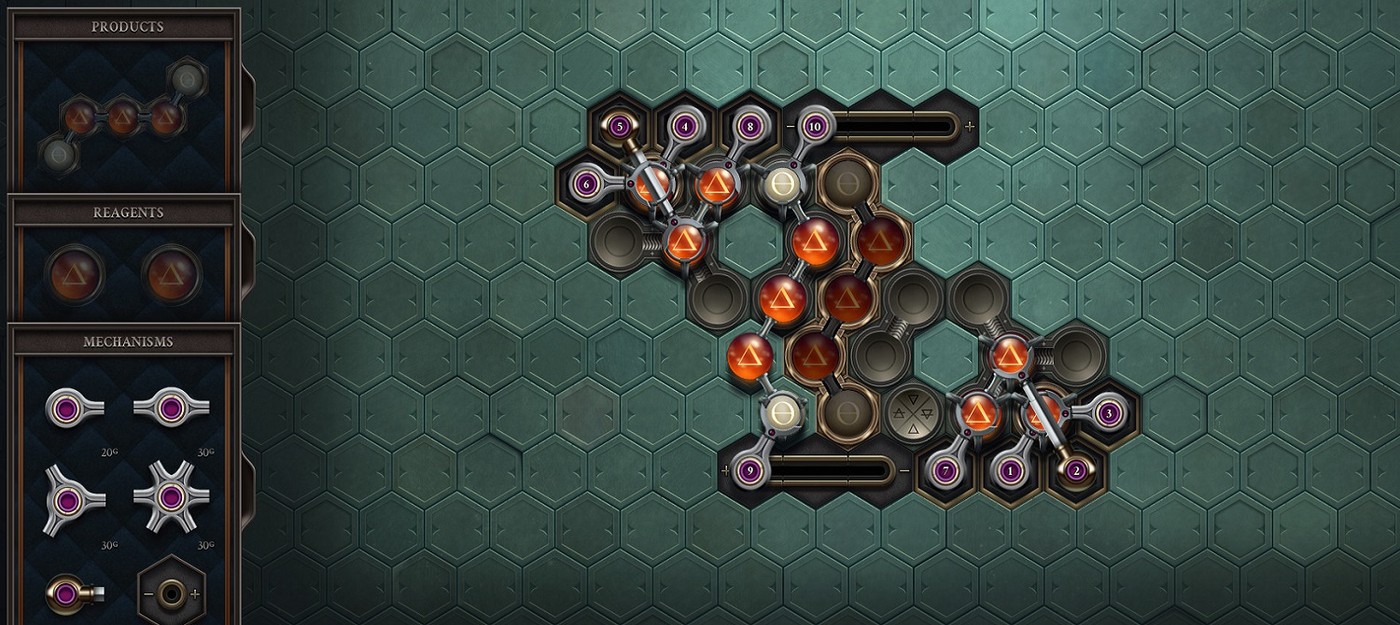Image resolution: width=1400 pixels, height=625 pixels.
Task: Select the round glyph with triangle symbols
Action: coord(913,411)
